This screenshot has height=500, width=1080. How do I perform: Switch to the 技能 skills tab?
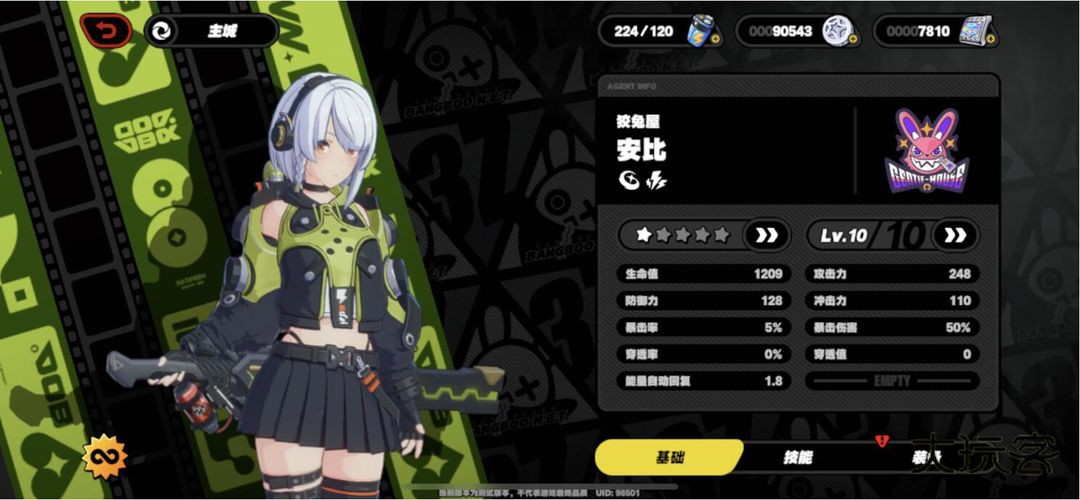click(x=797, y=458)
